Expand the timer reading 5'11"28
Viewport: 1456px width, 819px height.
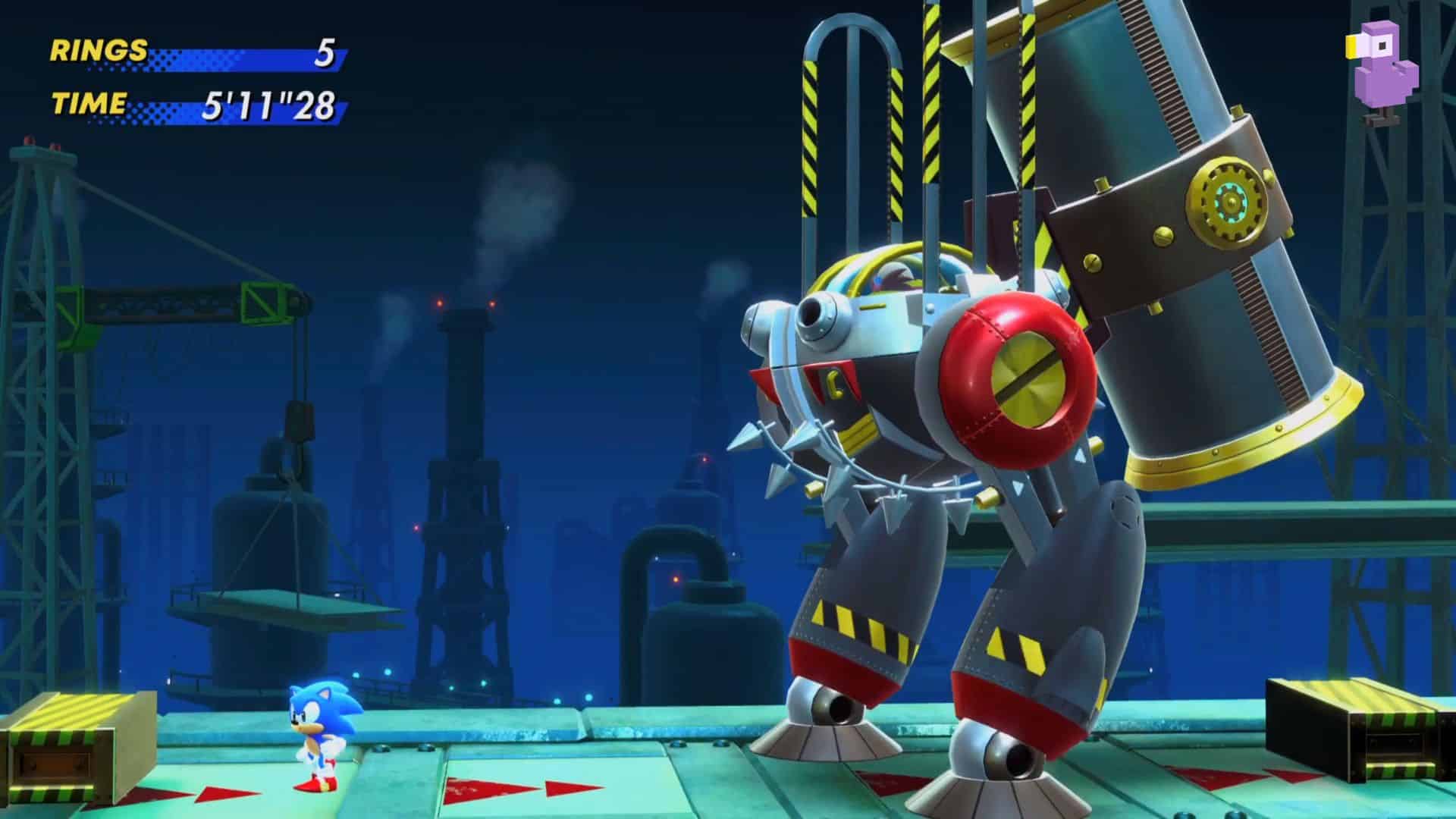269,106
